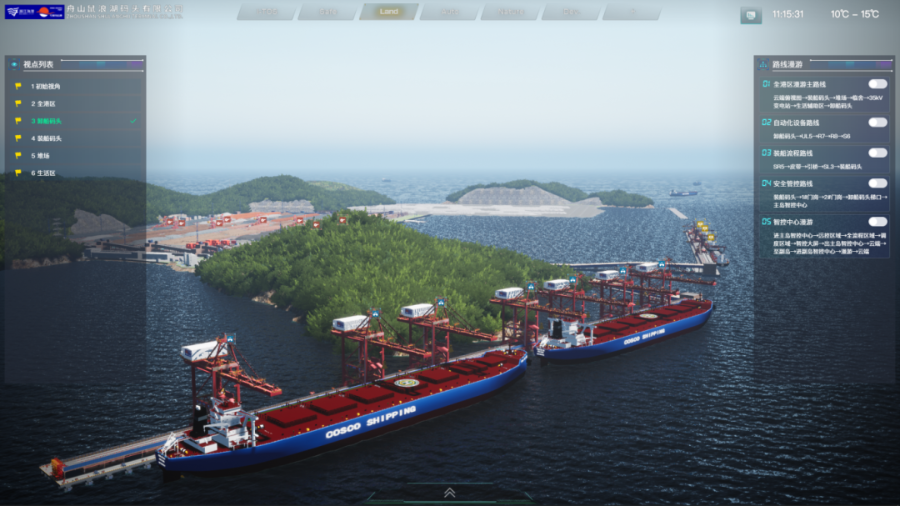This screenshot has height=506, width=900.
Task: Switch to viewpoint 6 生活区
Action: (43, 173)
